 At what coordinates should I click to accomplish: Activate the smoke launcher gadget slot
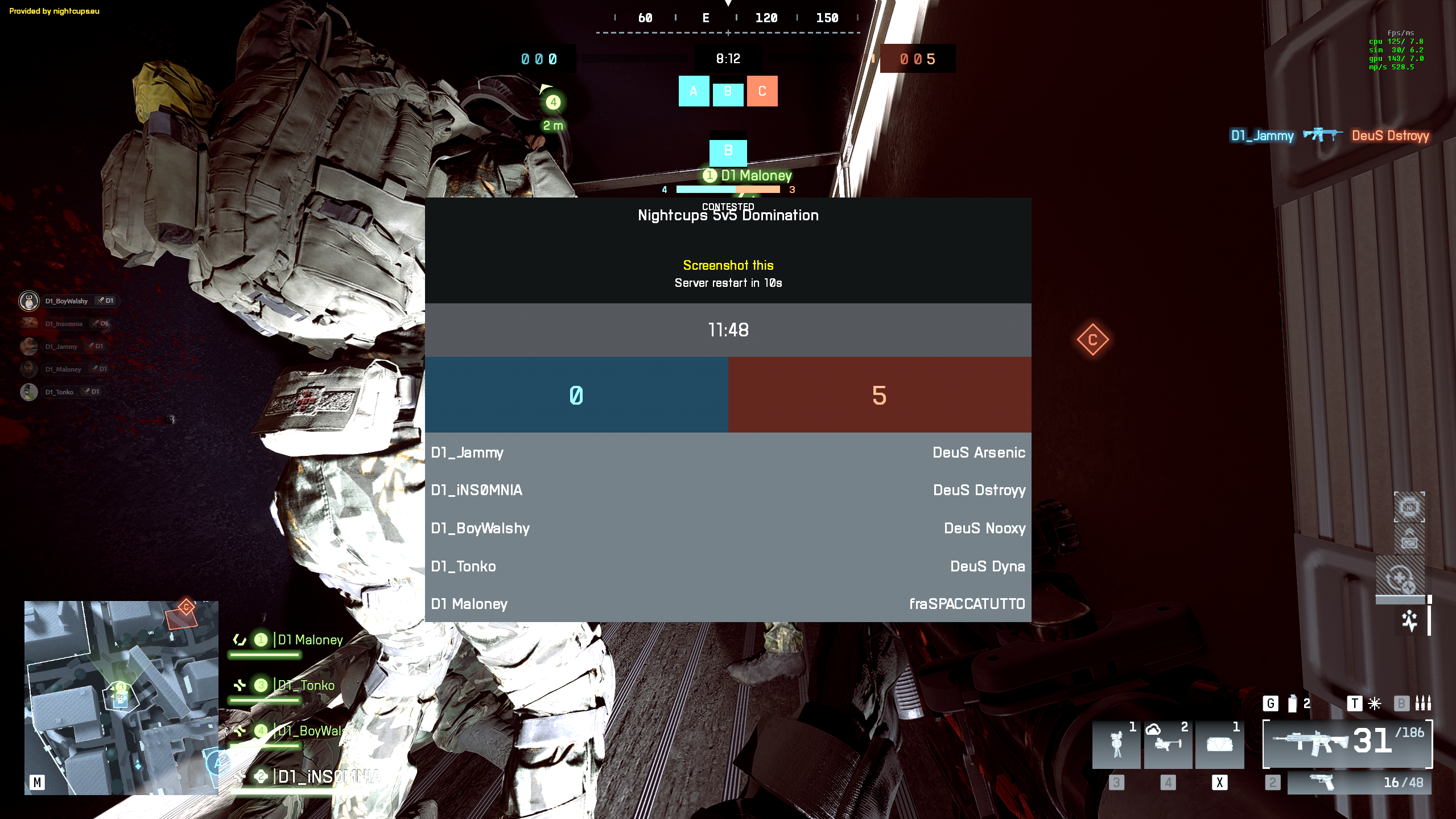pos(1168,744)
